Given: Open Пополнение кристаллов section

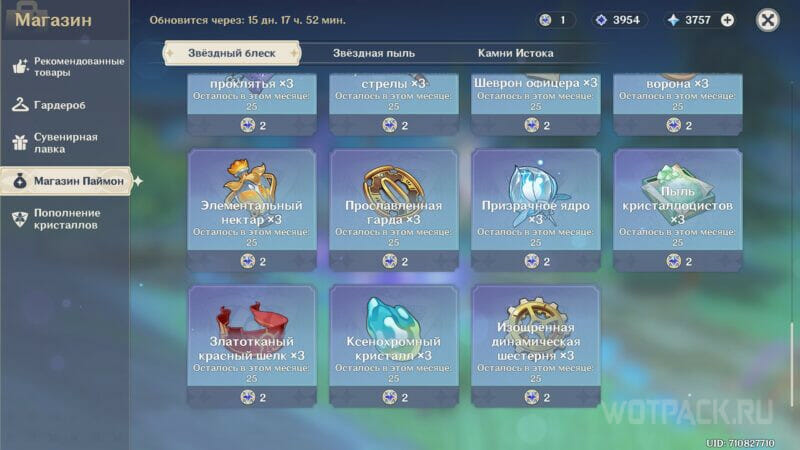Looking at the screenshot, I should point(65,219).
